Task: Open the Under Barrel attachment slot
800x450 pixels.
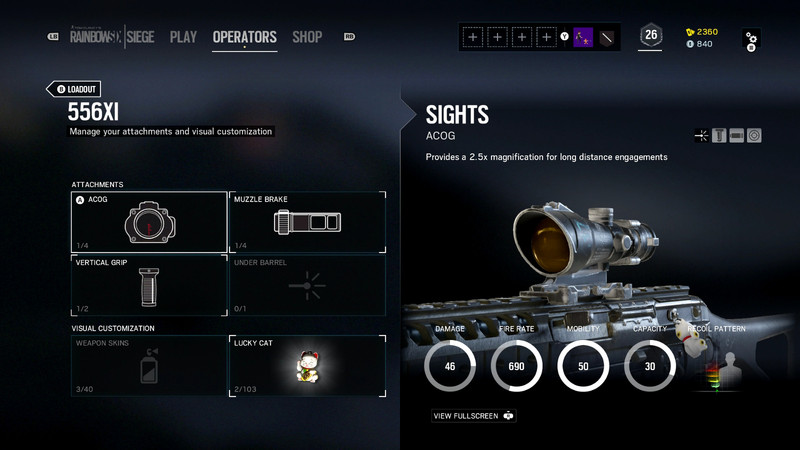Action: [307, 286]
